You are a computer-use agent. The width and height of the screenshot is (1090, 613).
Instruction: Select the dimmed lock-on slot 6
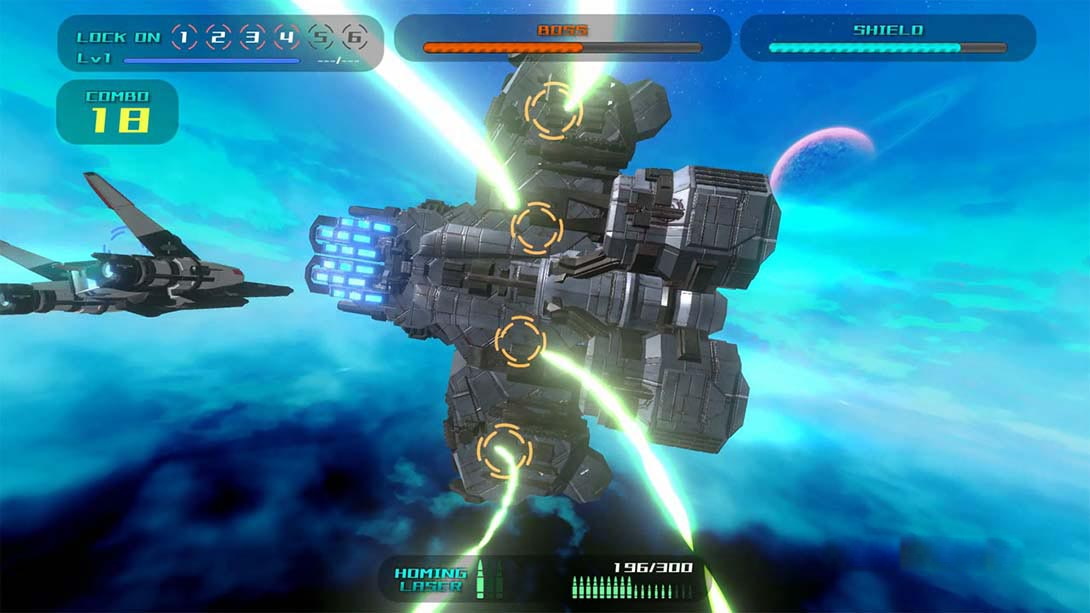[354, 38]
